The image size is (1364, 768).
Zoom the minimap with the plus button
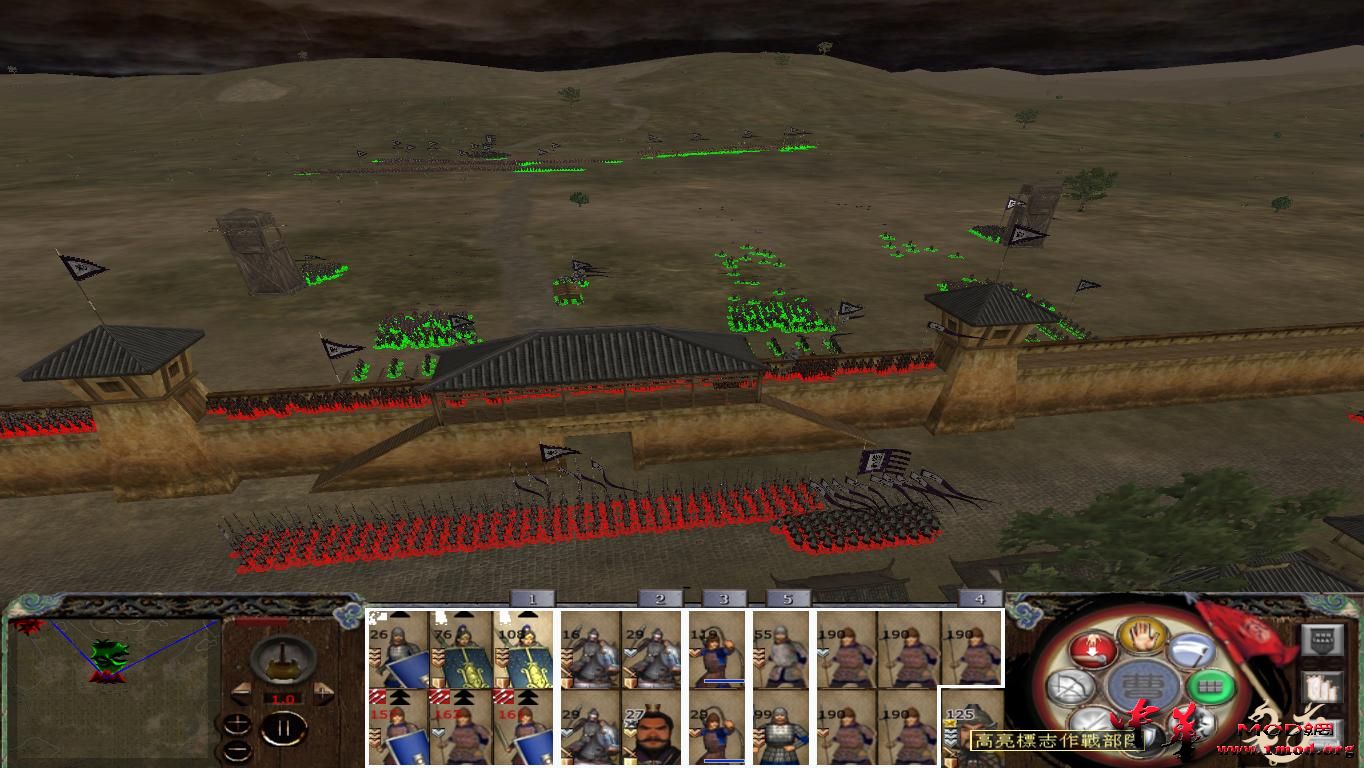coord(238,724)
